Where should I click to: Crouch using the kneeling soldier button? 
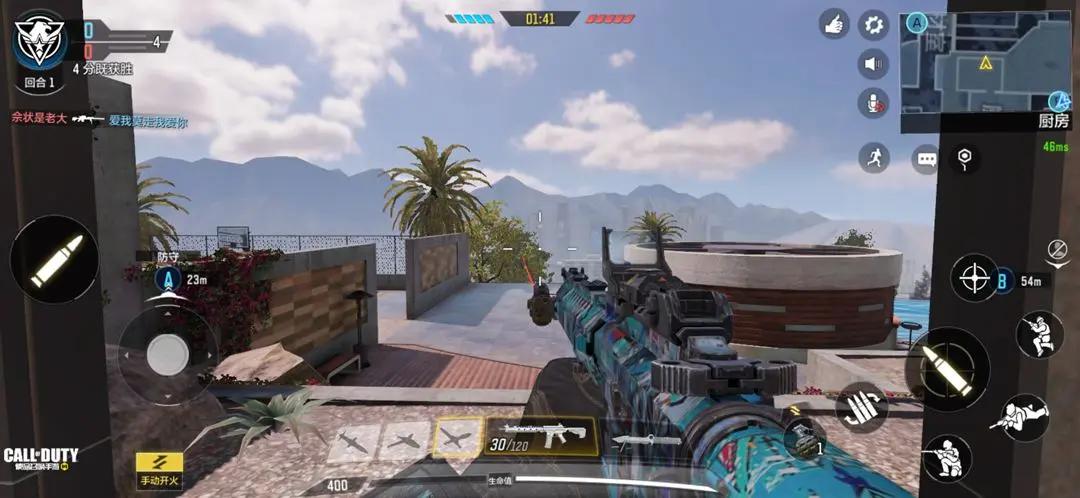[x=946, y=459]
